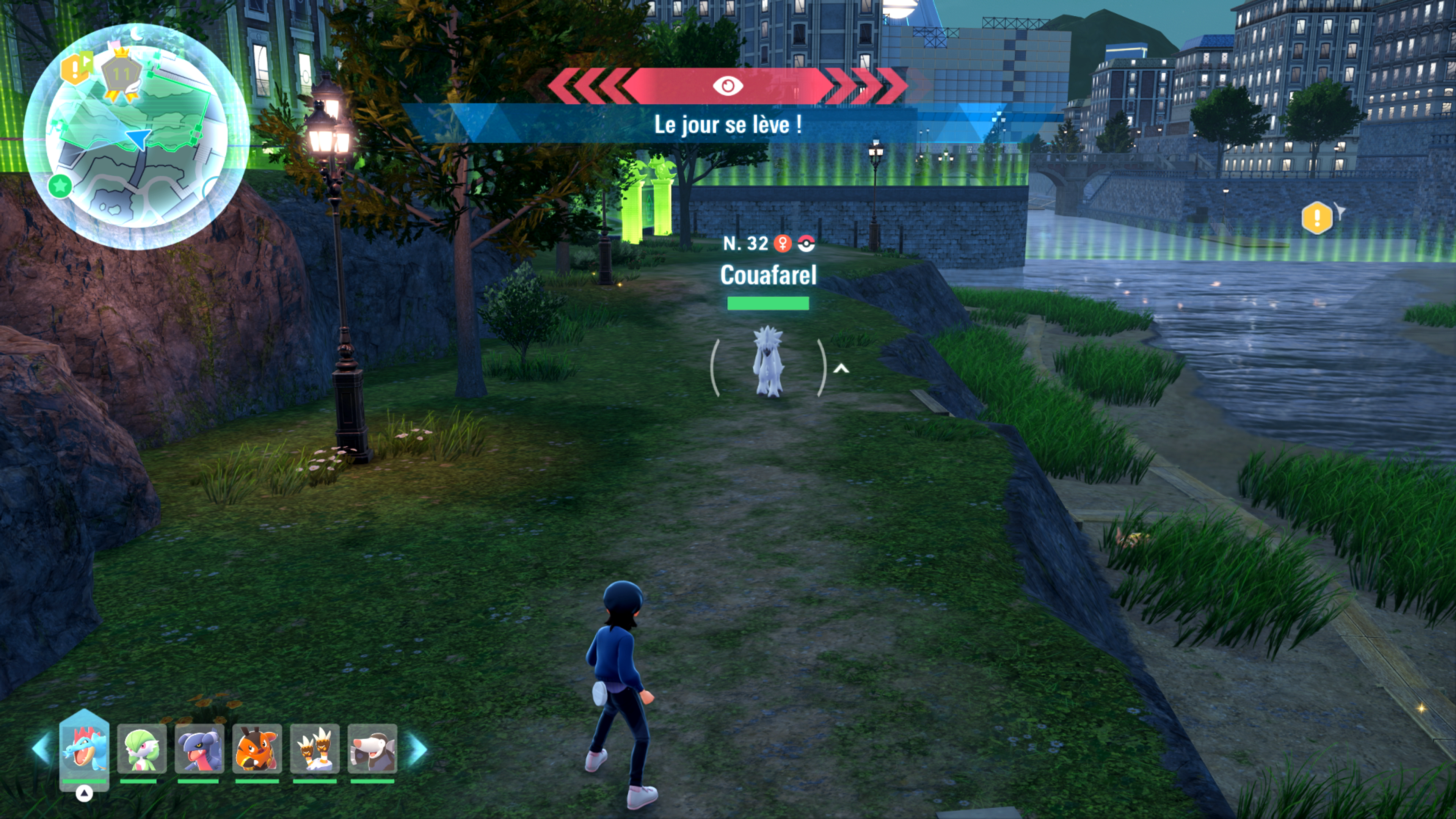Click the orange exclamation marker on minimap
This screenshot has height=819, width=1456.
[x=75, y=68]
